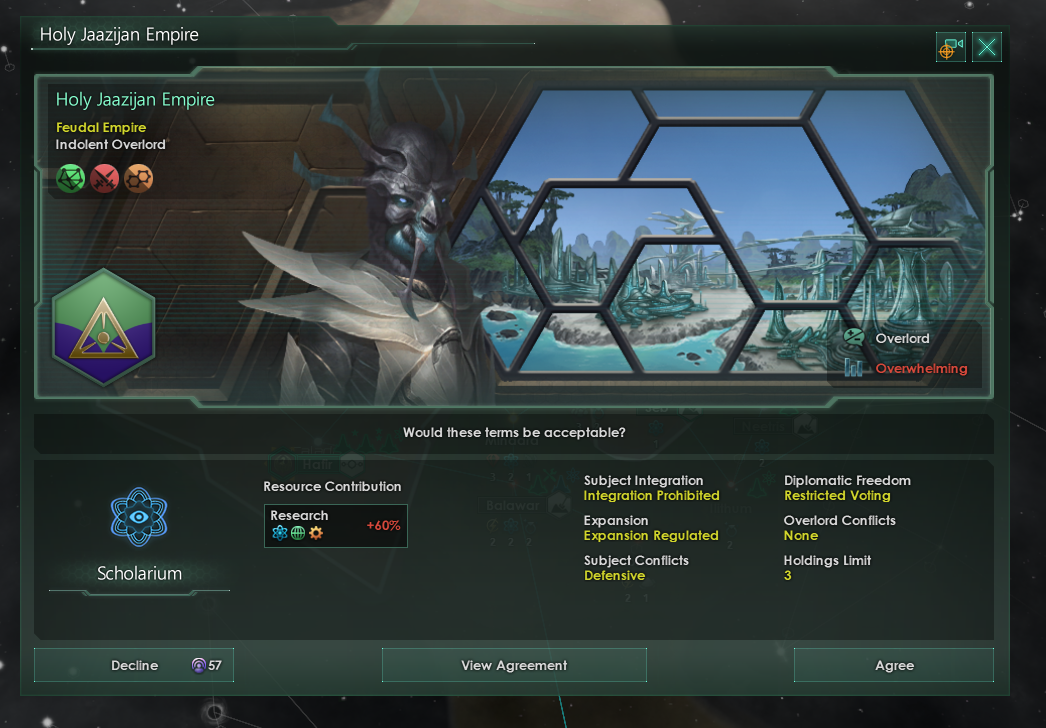Select the green ethic icon
The image size is (1046, 728).
[x=71, y=179]
